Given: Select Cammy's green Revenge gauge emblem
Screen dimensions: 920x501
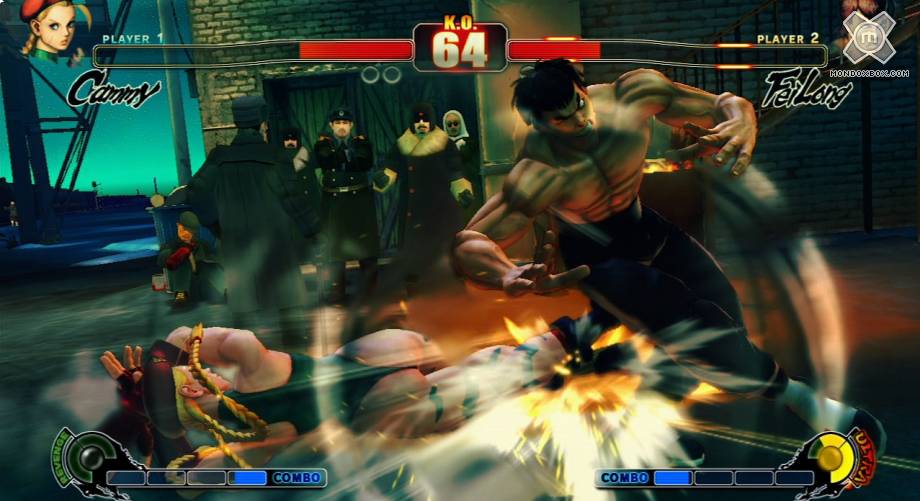Looking at the screenshot, I should pos(89,458).
